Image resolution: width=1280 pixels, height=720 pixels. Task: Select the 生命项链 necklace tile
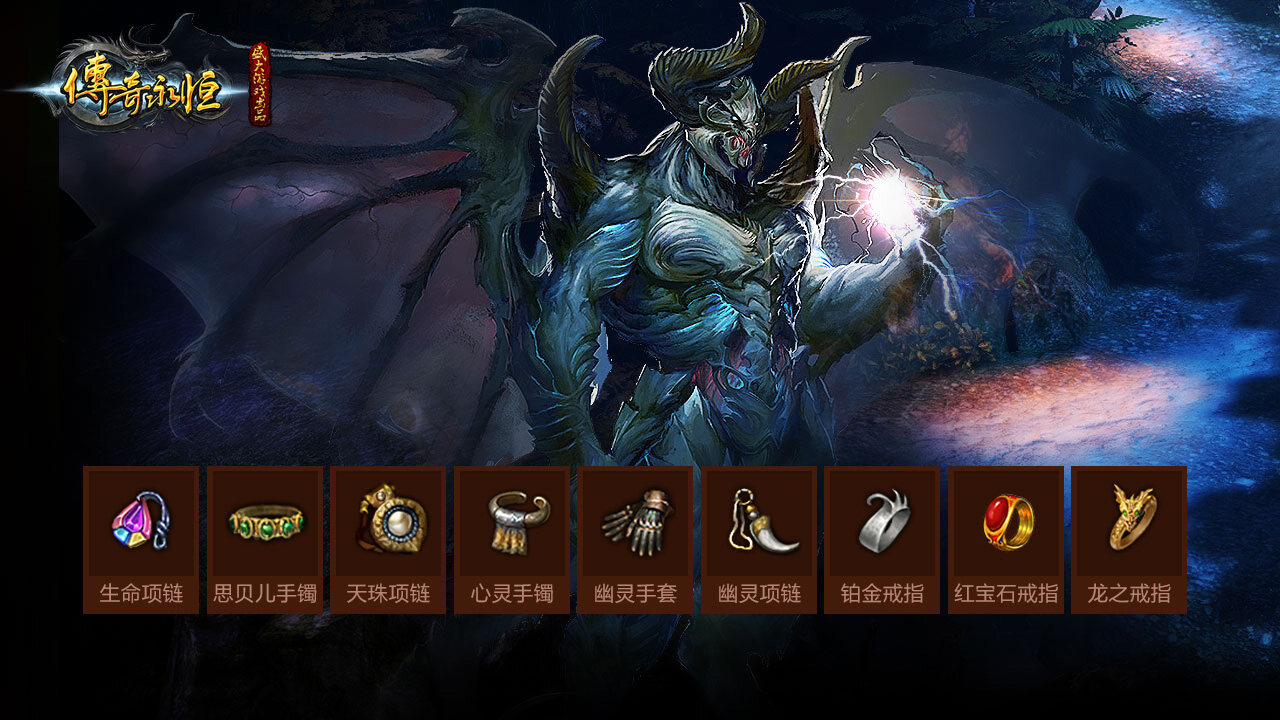pyautogui.click(x=141, y=539)
